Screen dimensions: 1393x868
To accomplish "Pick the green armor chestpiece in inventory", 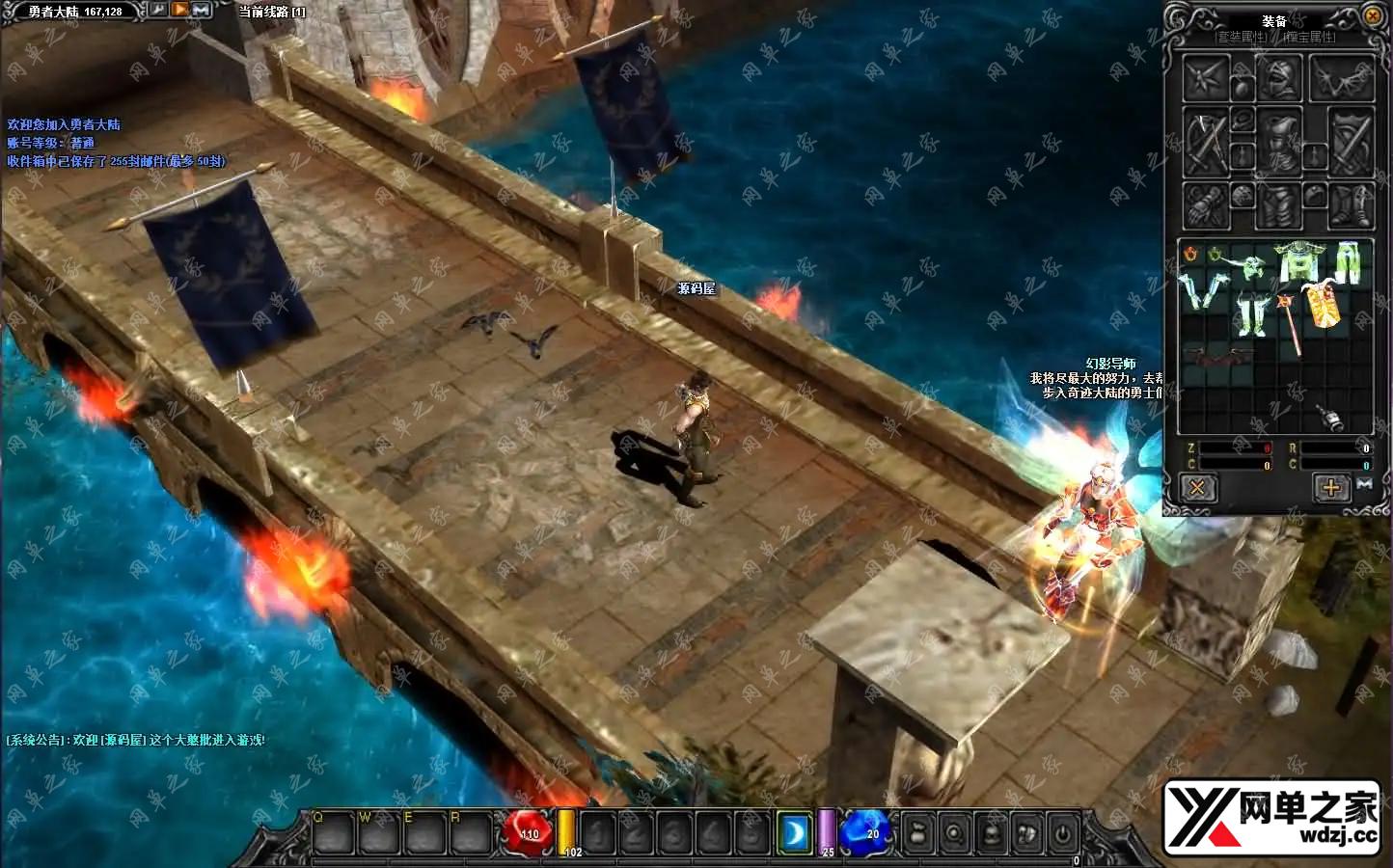I will point(1298,260).
